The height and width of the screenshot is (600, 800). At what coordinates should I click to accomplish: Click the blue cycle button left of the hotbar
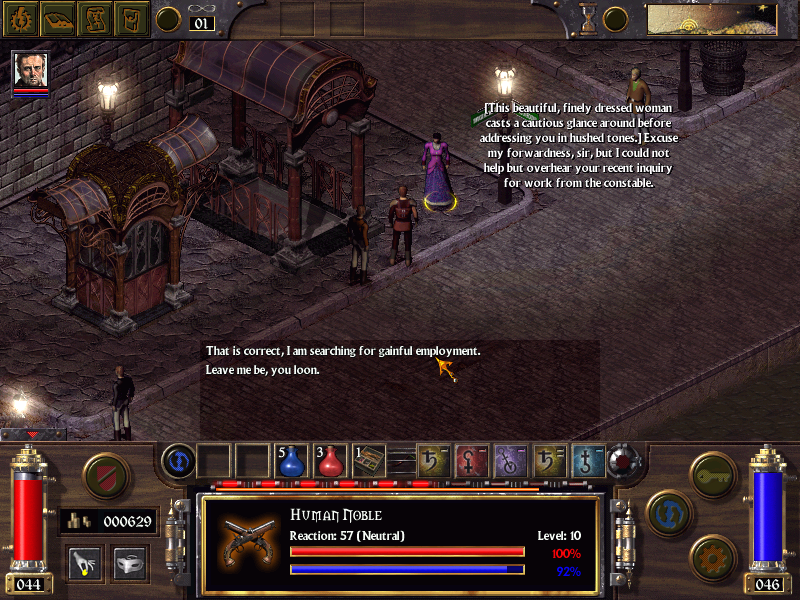coord(177,460)
